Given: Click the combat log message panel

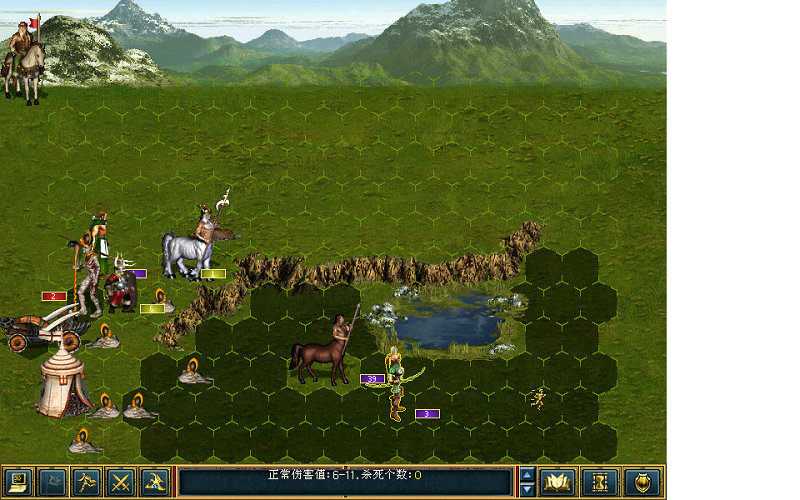Looking at the screenshot, I should pyautogui.click(x=345, y=481).
